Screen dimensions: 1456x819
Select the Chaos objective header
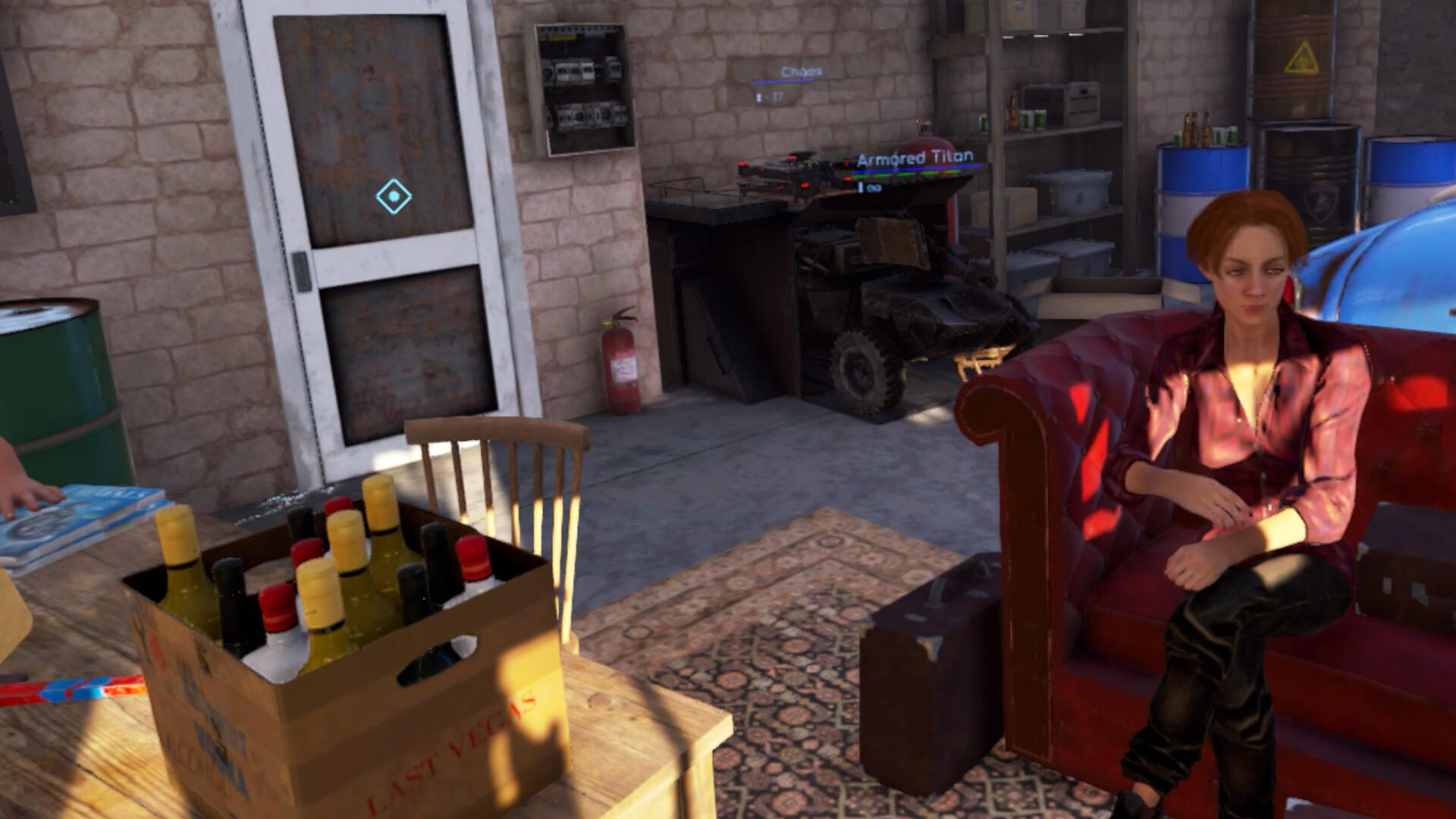point(801,71)
